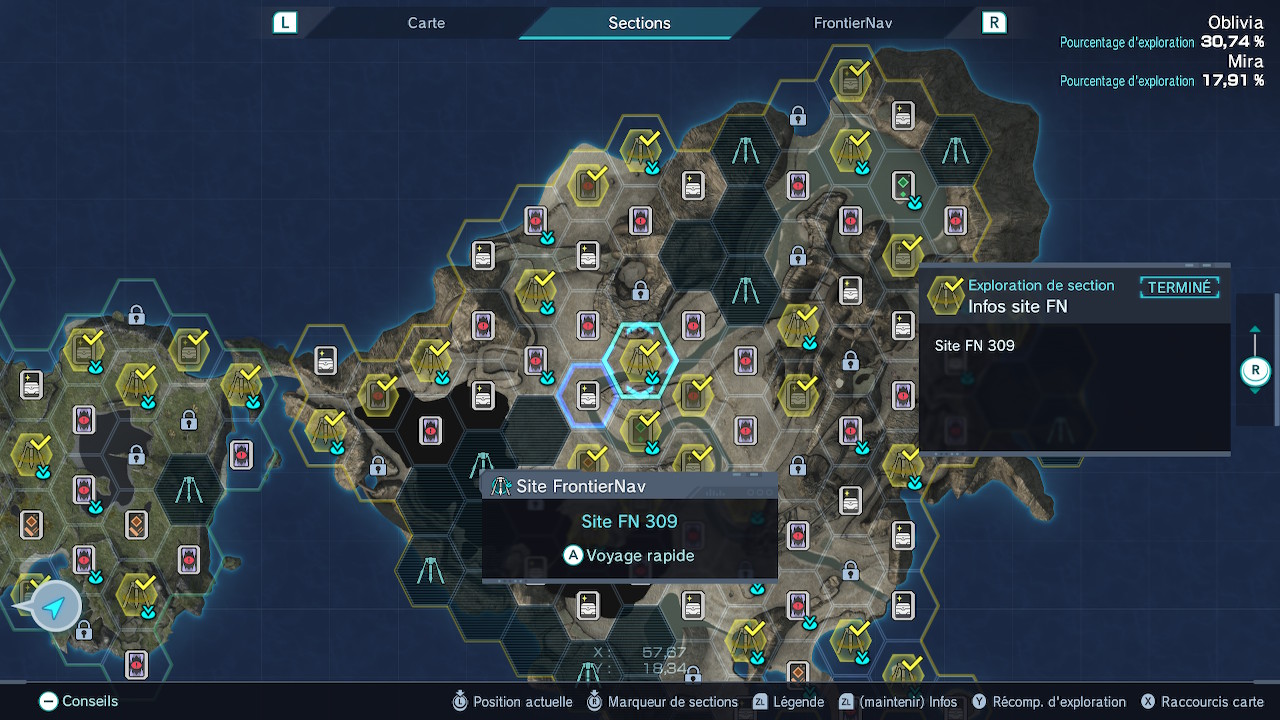Select the cyan-highlighted FN 309 hexagon

pyautogui.click(x=641, y=359)
